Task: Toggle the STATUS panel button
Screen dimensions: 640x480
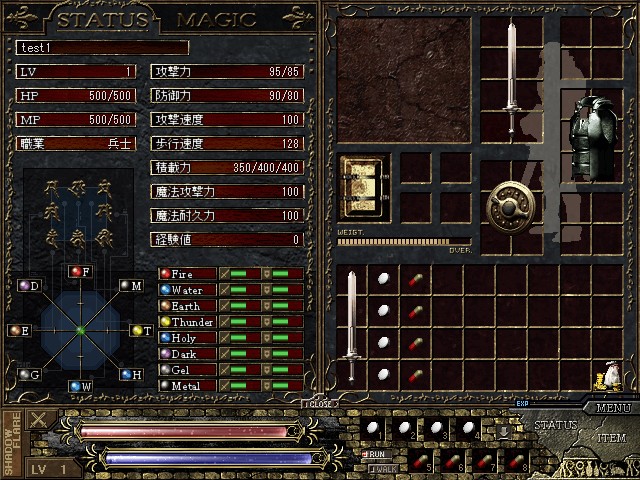Action: pyautogui.click(x=555, y=425)
